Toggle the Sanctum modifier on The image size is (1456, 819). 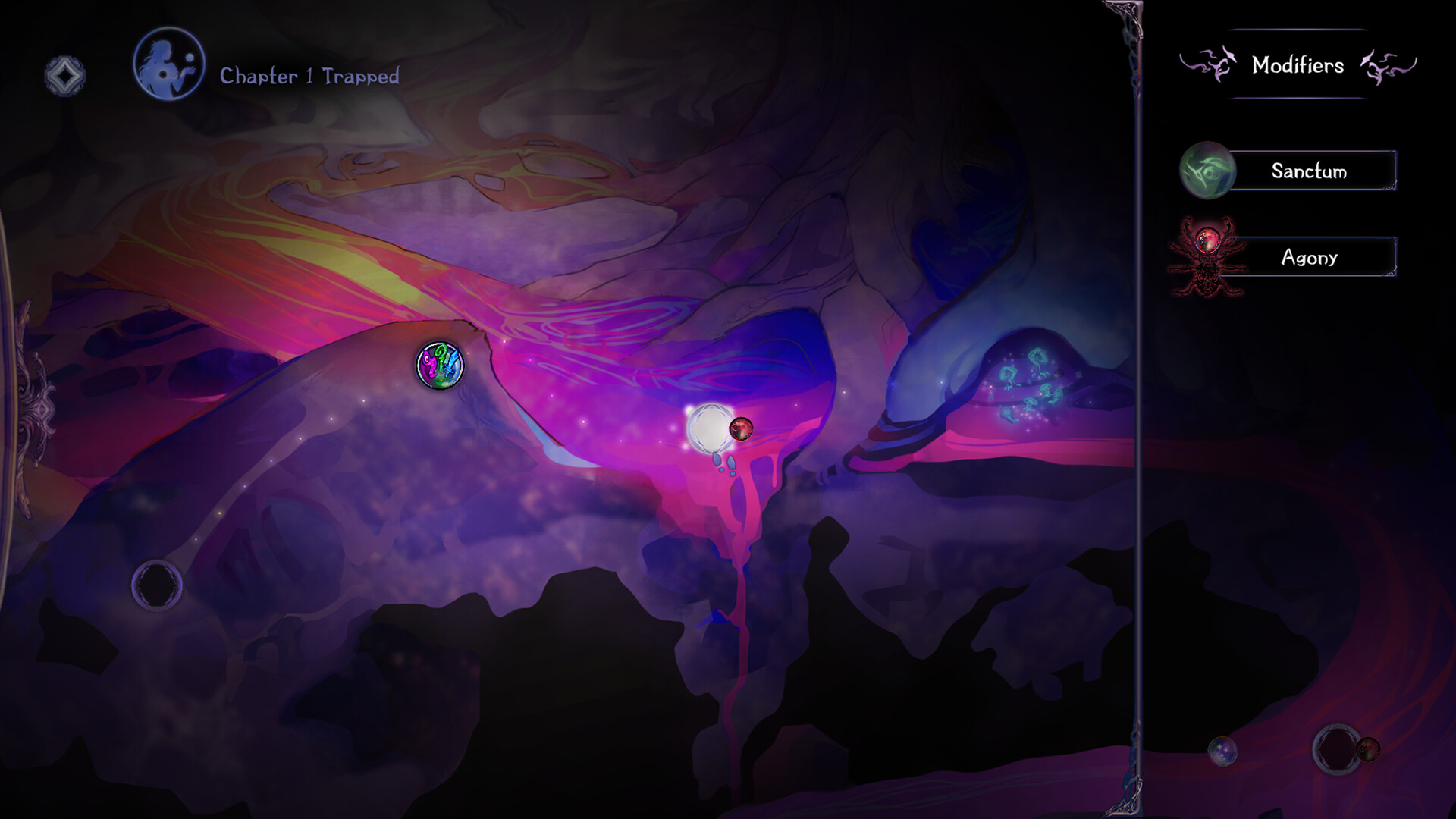click(1308, 171)
